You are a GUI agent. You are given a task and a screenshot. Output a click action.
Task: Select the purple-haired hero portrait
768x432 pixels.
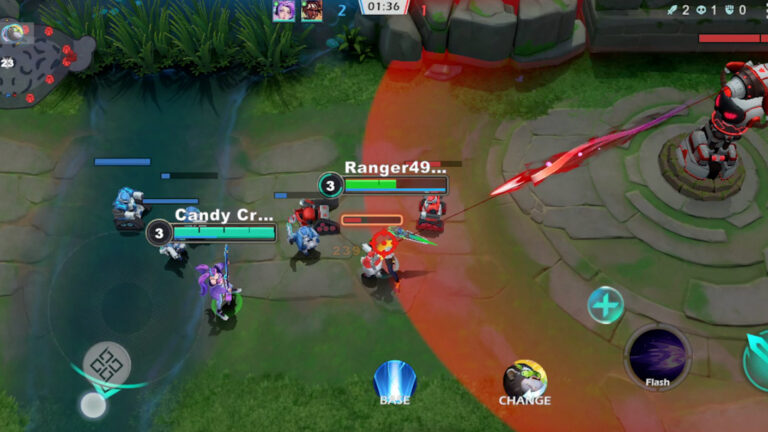click(285, 10)
